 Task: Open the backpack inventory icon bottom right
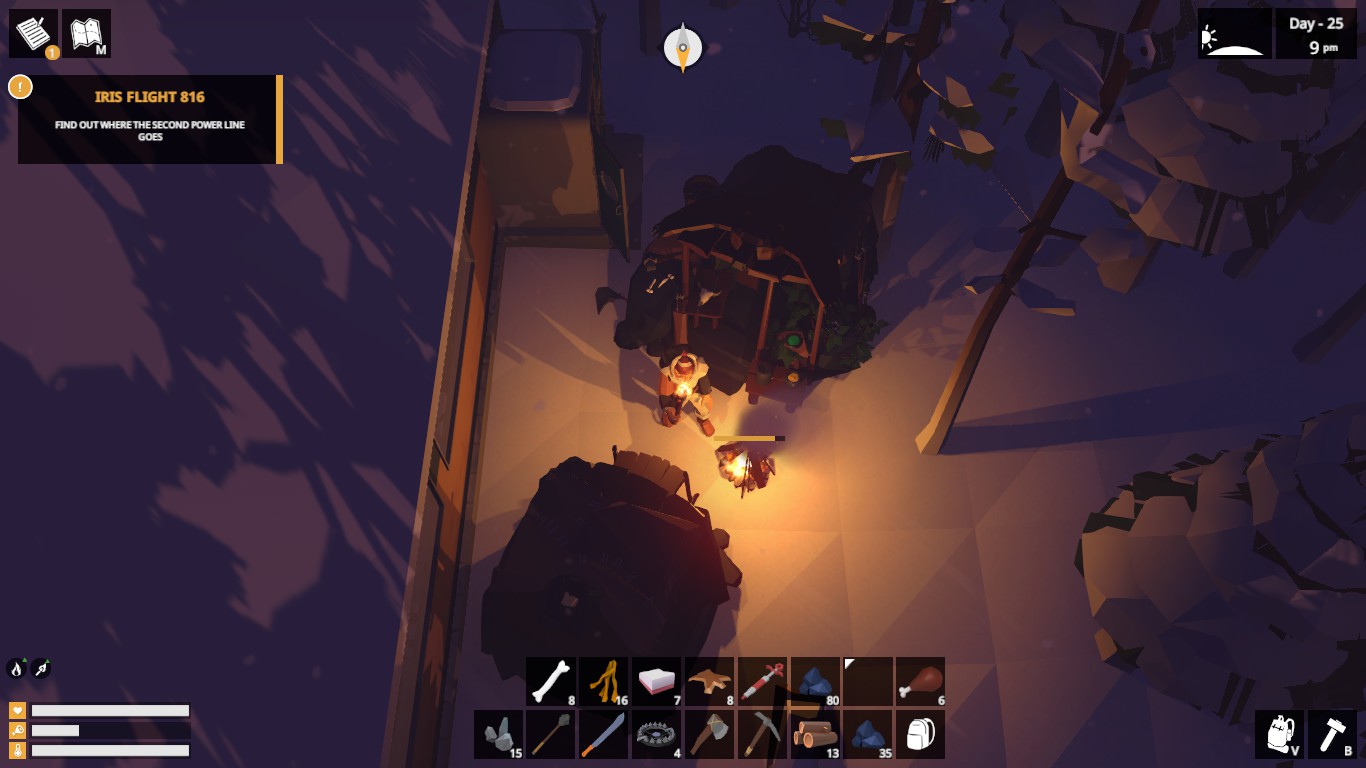[x=1279, y=734]
